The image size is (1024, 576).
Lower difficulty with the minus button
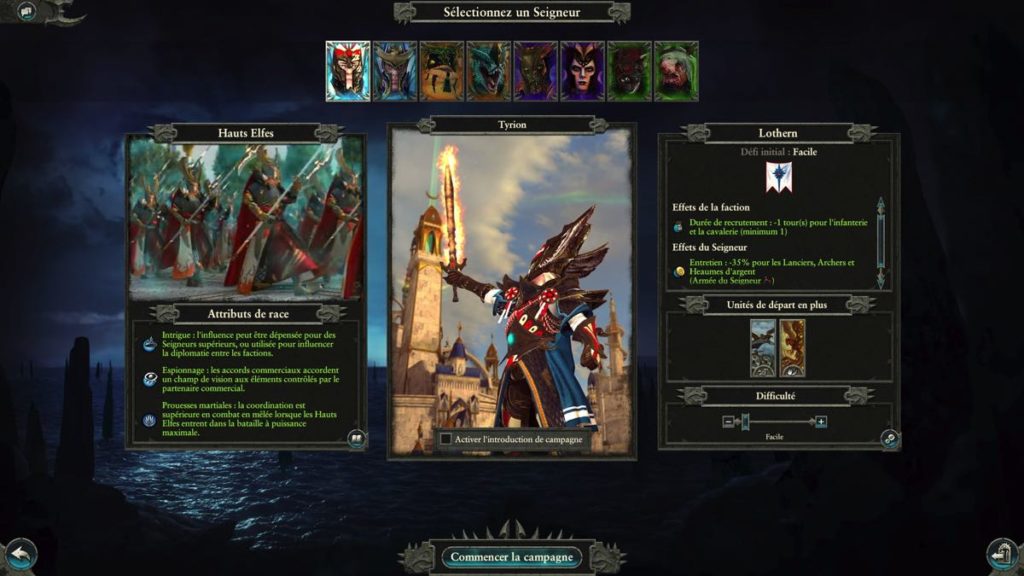click(x=730, y=422)
